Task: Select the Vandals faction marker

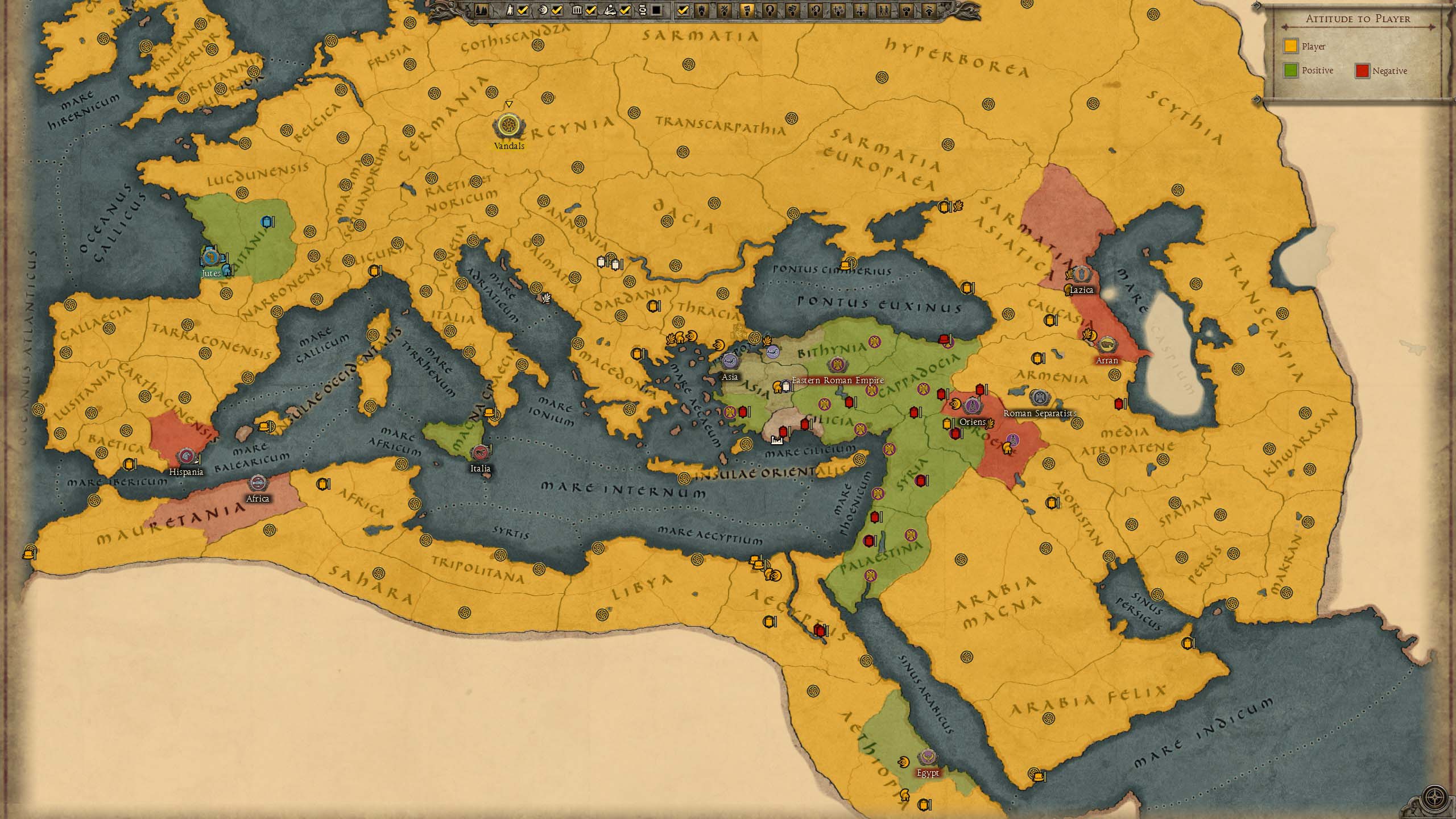Action: tap(507, 126)
